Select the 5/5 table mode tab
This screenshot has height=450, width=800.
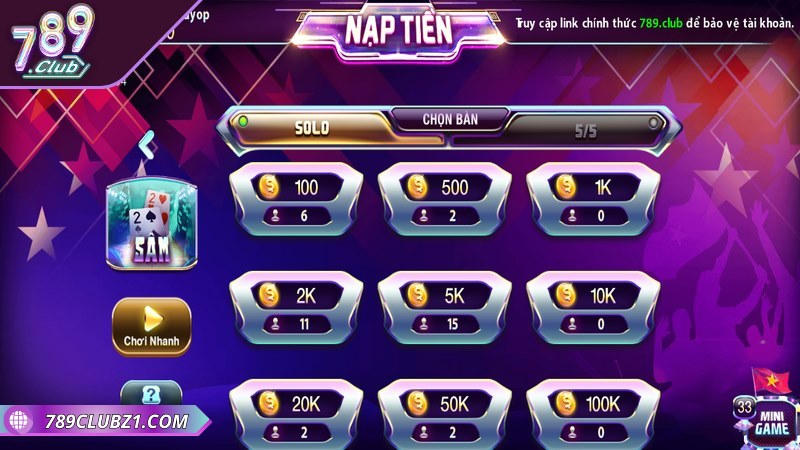[584, 130]
